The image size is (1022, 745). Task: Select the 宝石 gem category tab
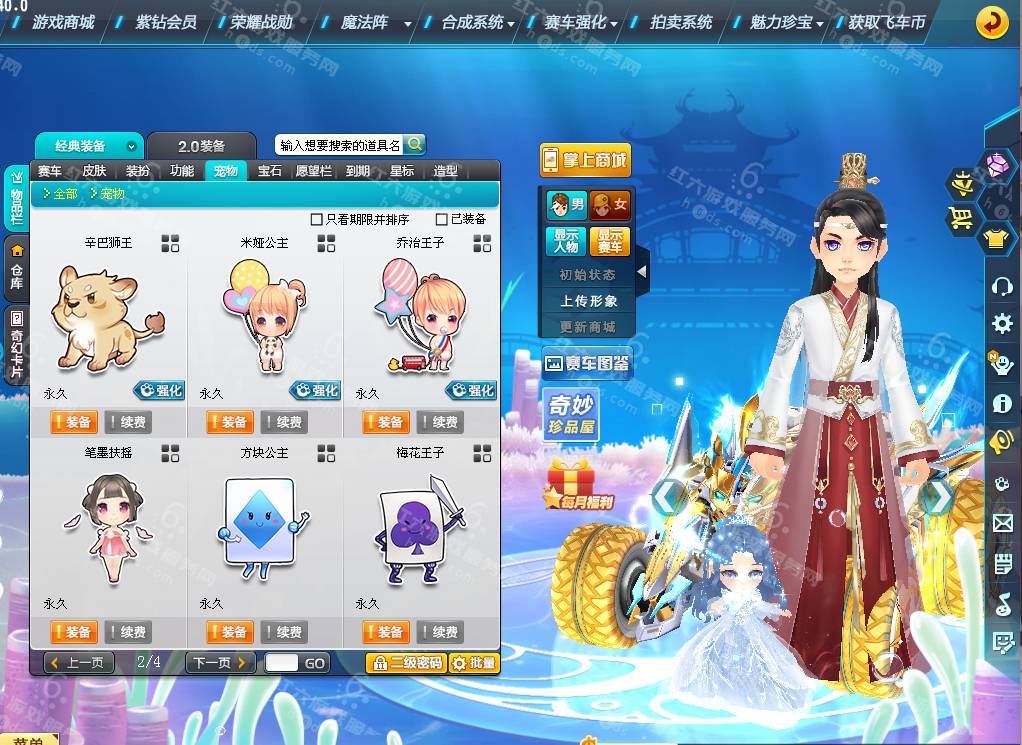pos(269,171)
